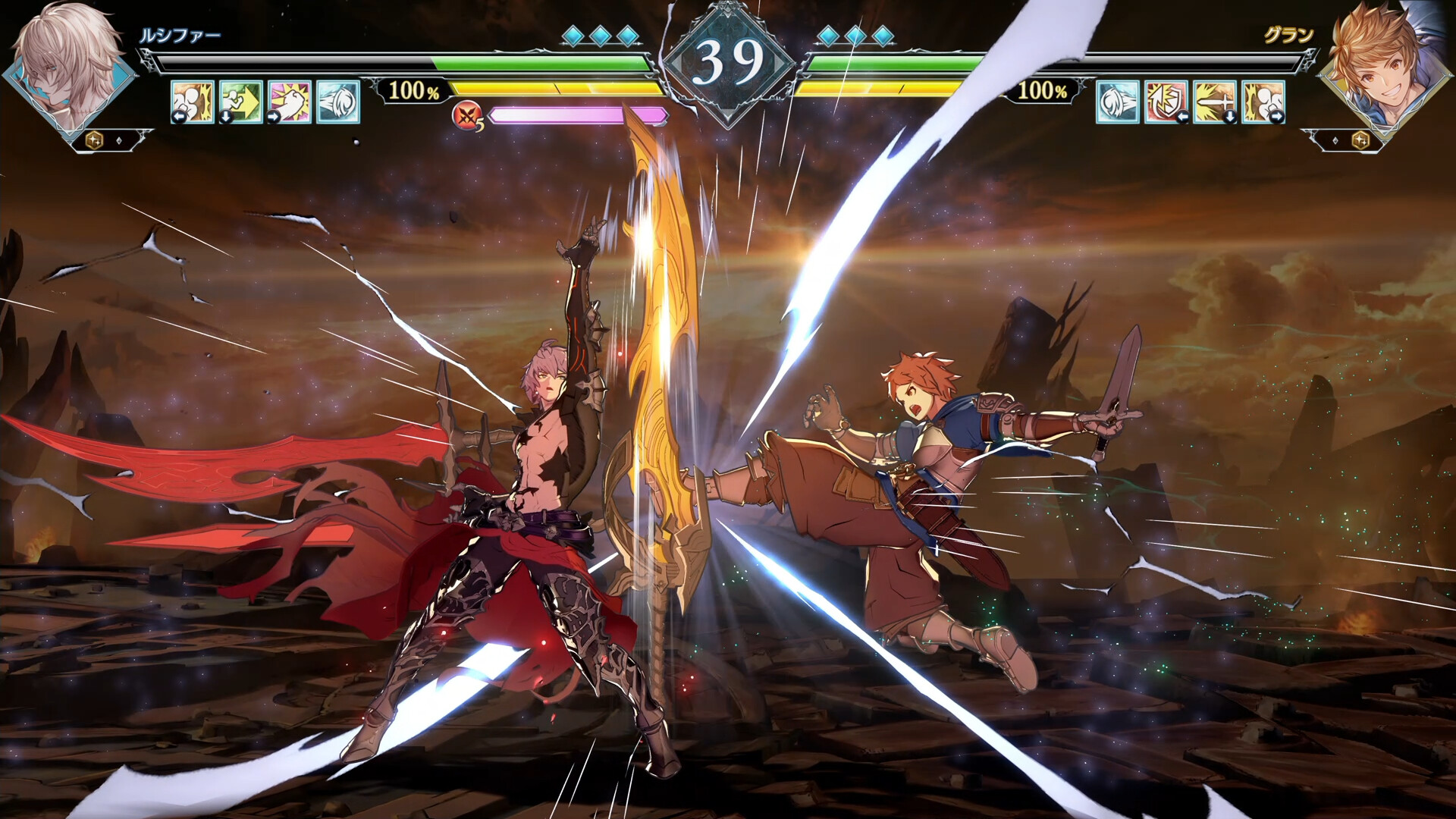
Task: Select Gran's sword lightning skill icon
Action: pos(1215,103)
